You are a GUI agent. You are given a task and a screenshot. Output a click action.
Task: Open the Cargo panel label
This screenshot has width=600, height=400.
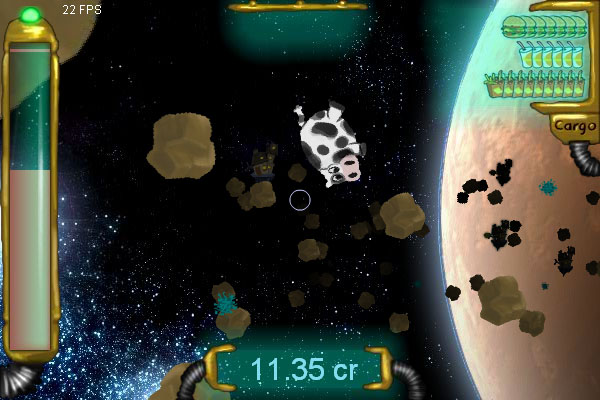pos(573,126)
